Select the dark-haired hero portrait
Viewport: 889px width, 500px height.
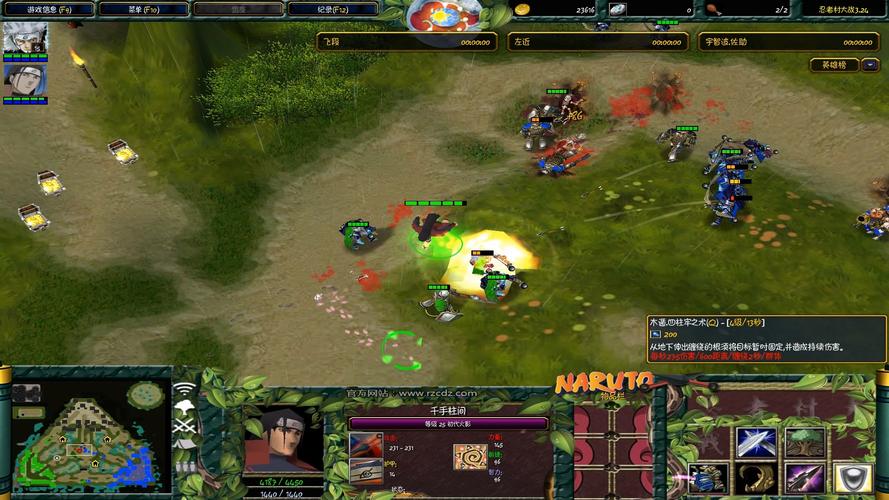point(23,80)
